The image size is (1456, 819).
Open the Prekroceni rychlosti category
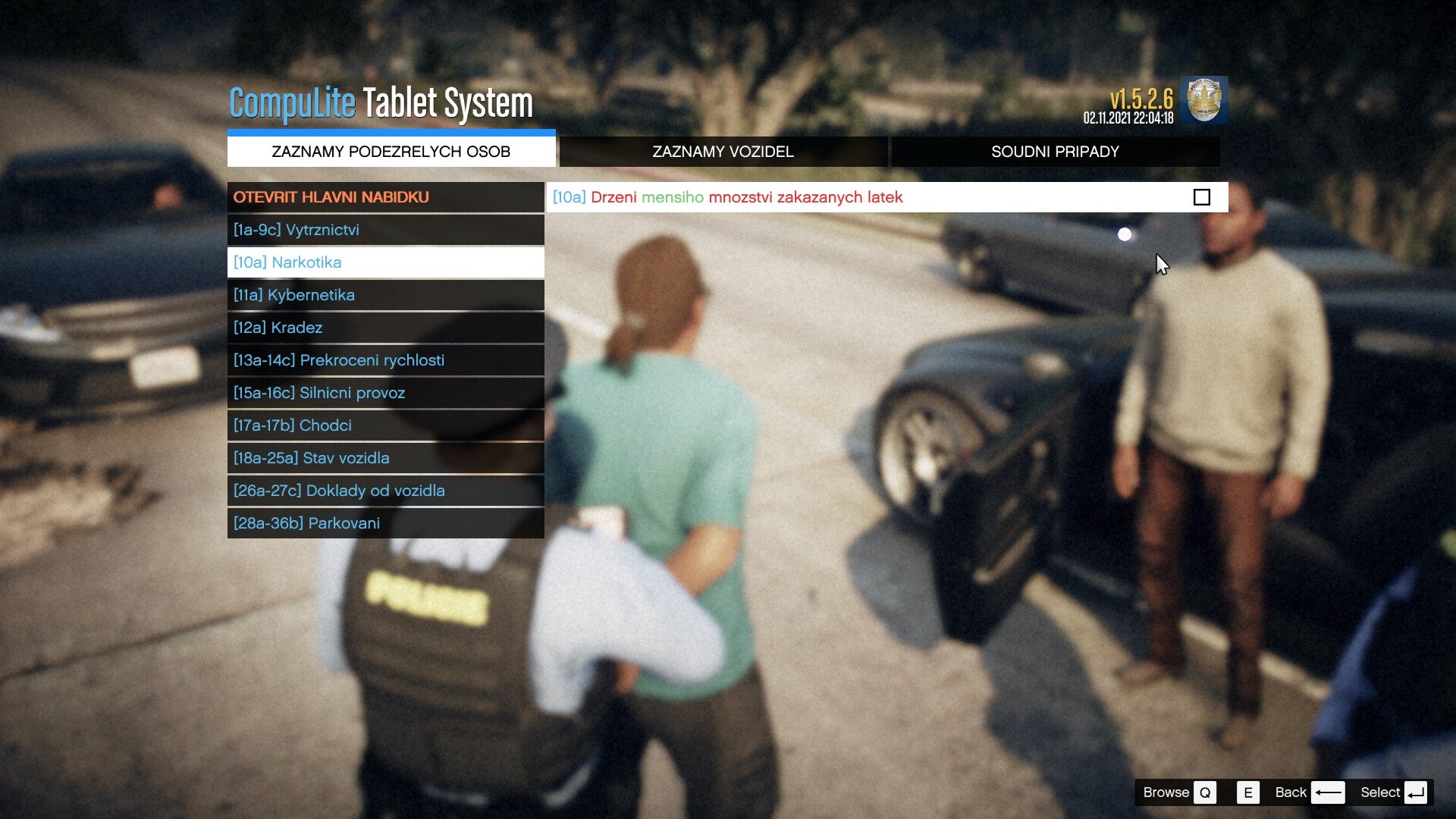385,360
